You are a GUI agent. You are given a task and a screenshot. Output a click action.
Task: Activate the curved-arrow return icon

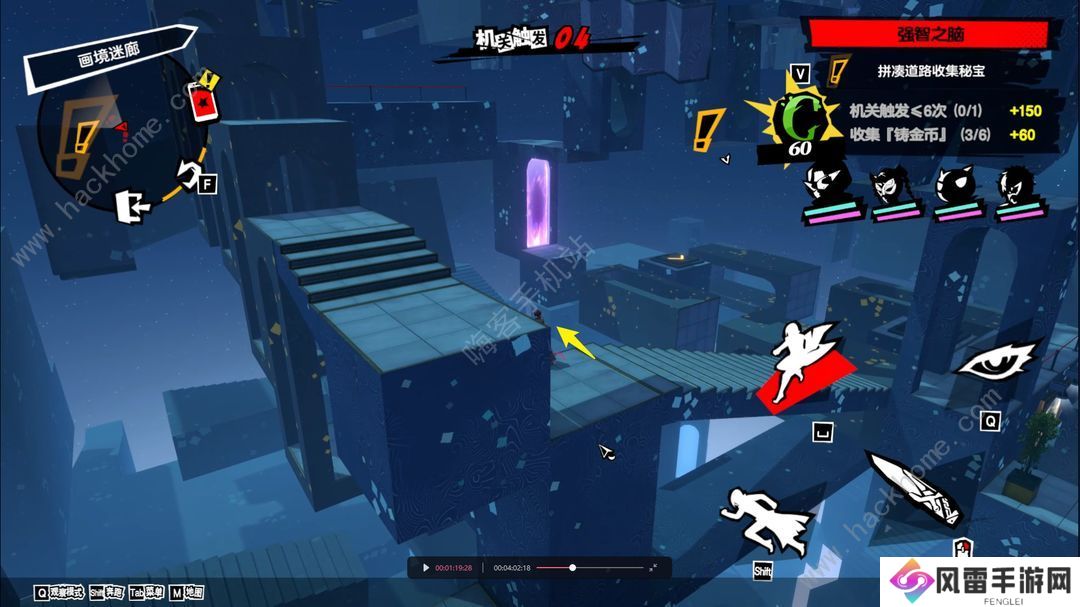click(x=187, y=172)
